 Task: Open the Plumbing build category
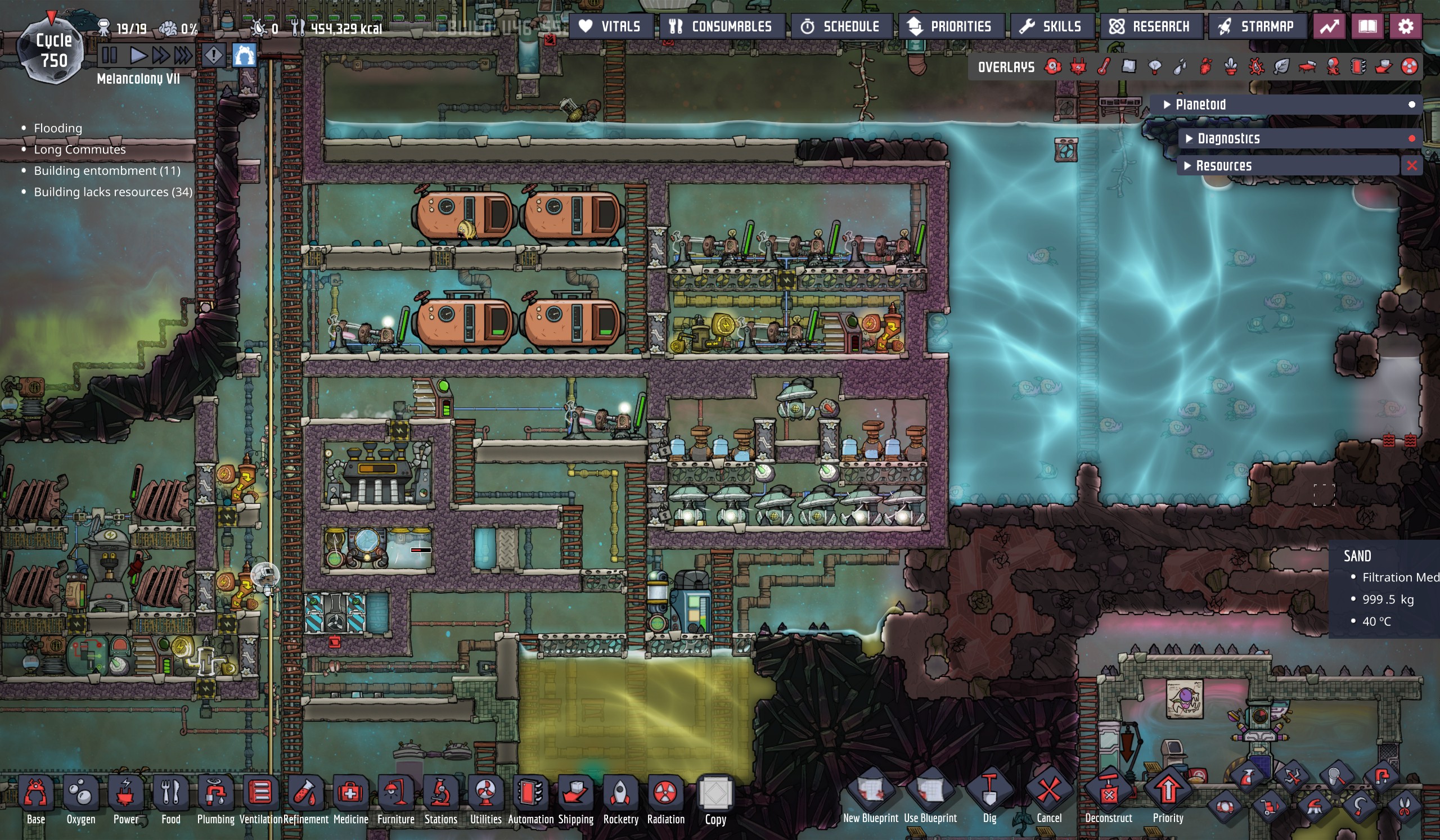[215, 798]
